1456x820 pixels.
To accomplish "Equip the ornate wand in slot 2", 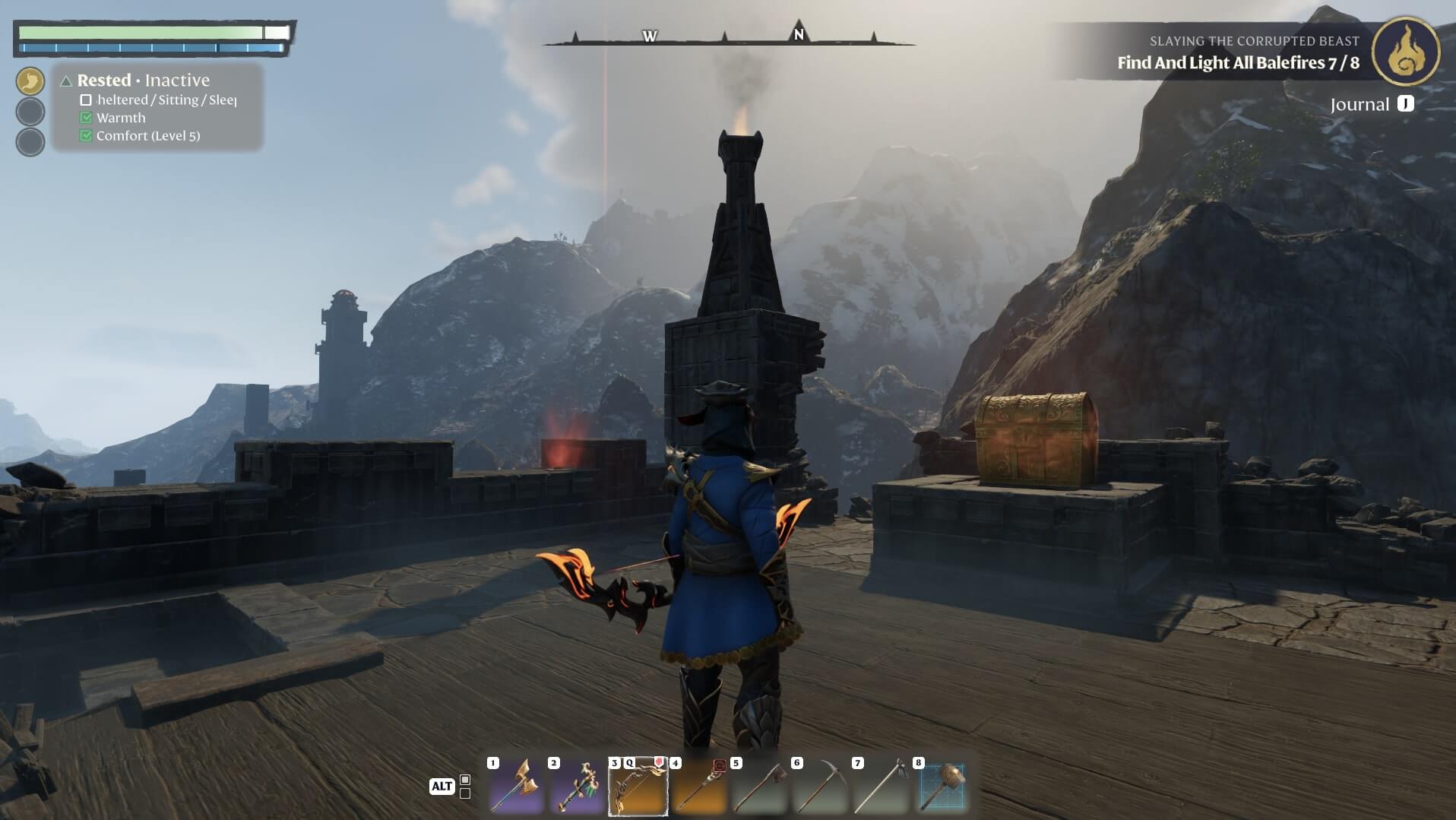I will [x=577, y=786].
